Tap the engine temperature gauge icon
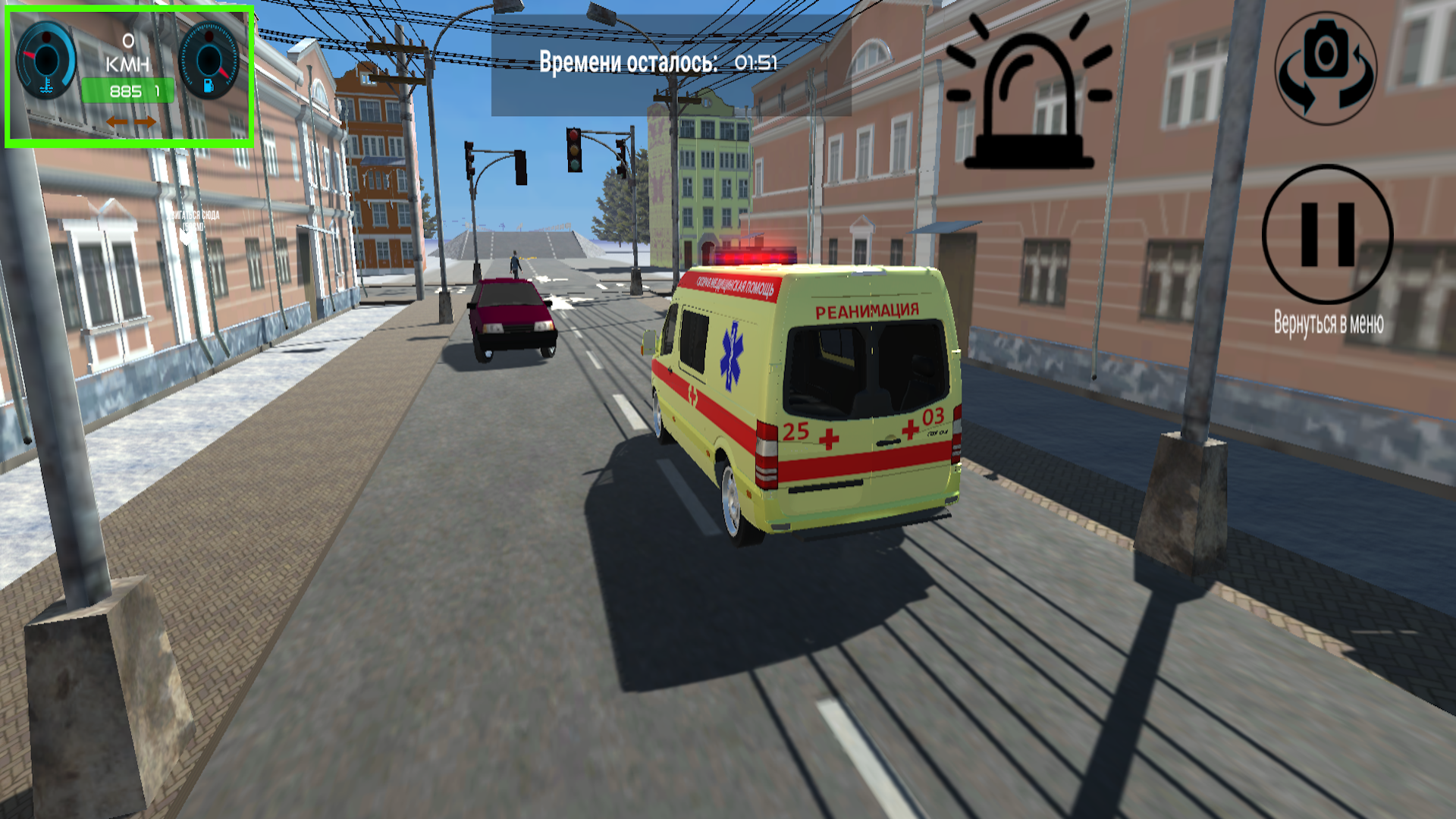 pyautogui.click(x=47, y=59)
